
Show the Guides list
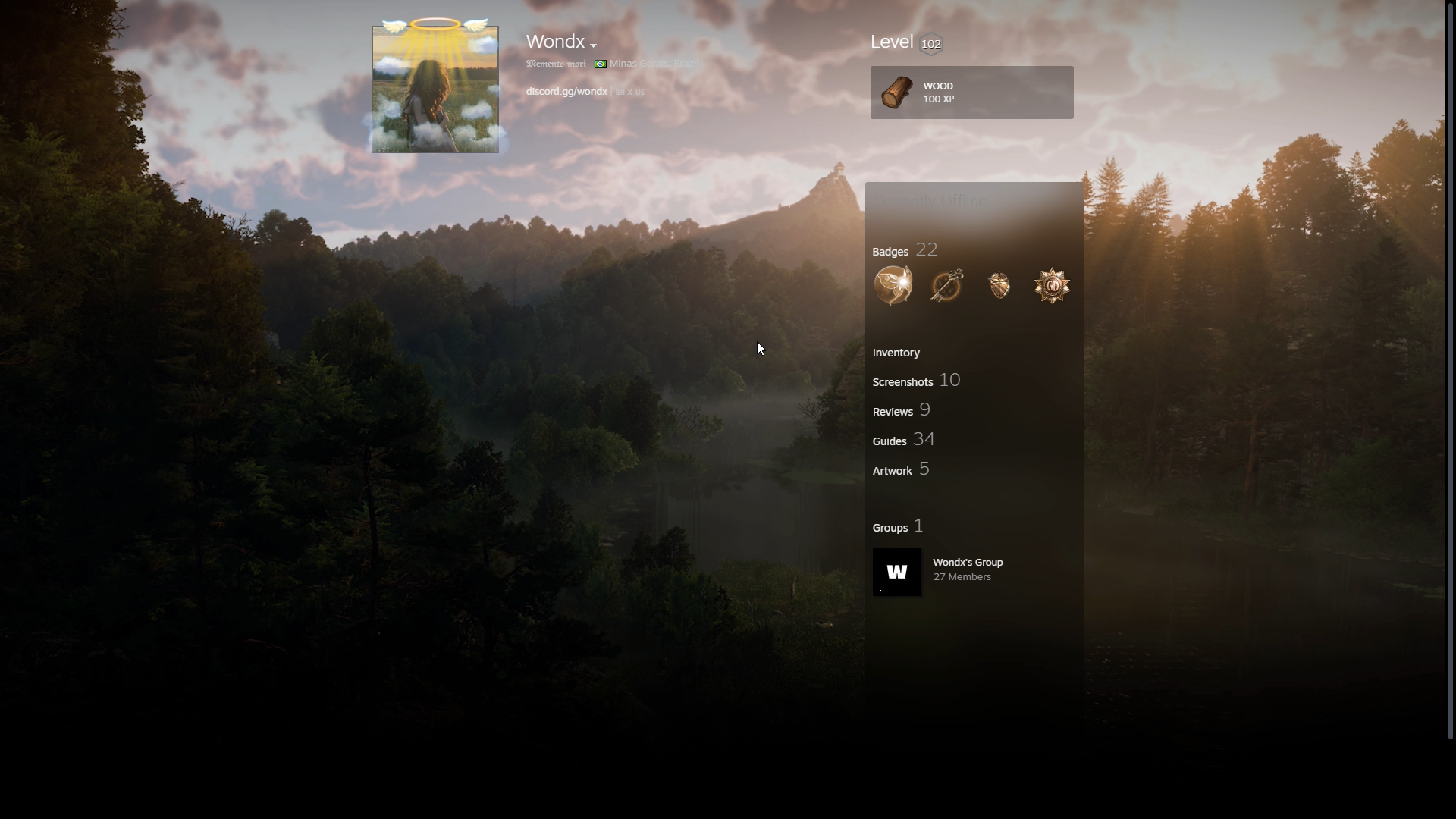pyautogui.click(x=890, y=441)
